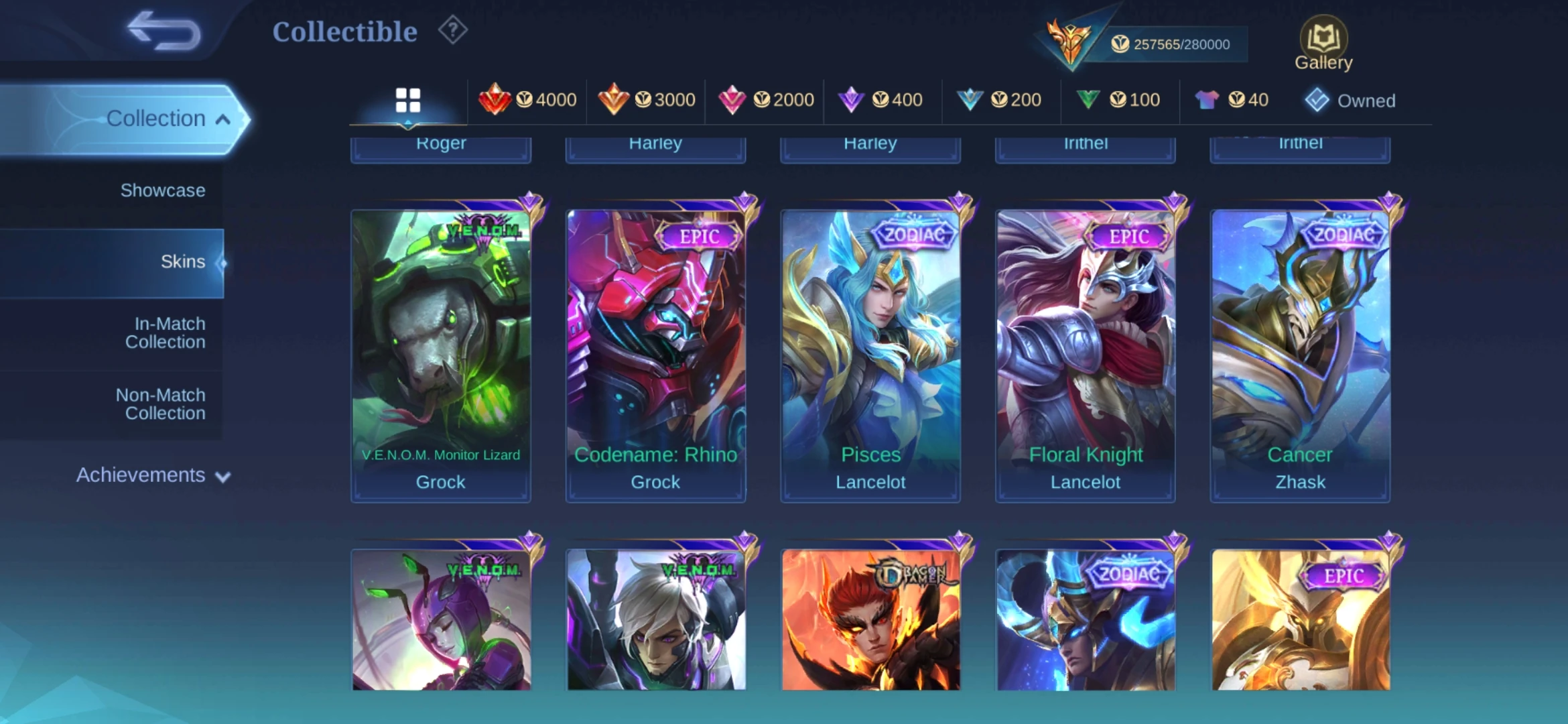Screen dimensions: 1568x724
Task: Open the Gallery
Action: 1323,44
